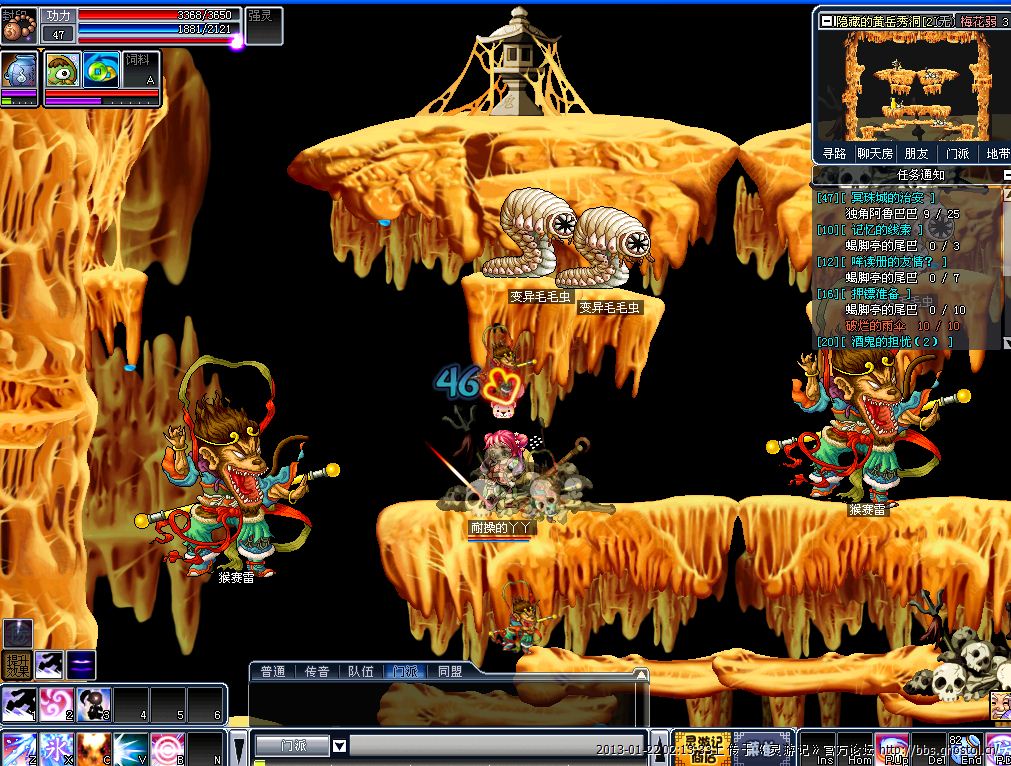
Task: Trigger the pink spiral skill on B
Action: pyautogui.click(x=168, y=749)
